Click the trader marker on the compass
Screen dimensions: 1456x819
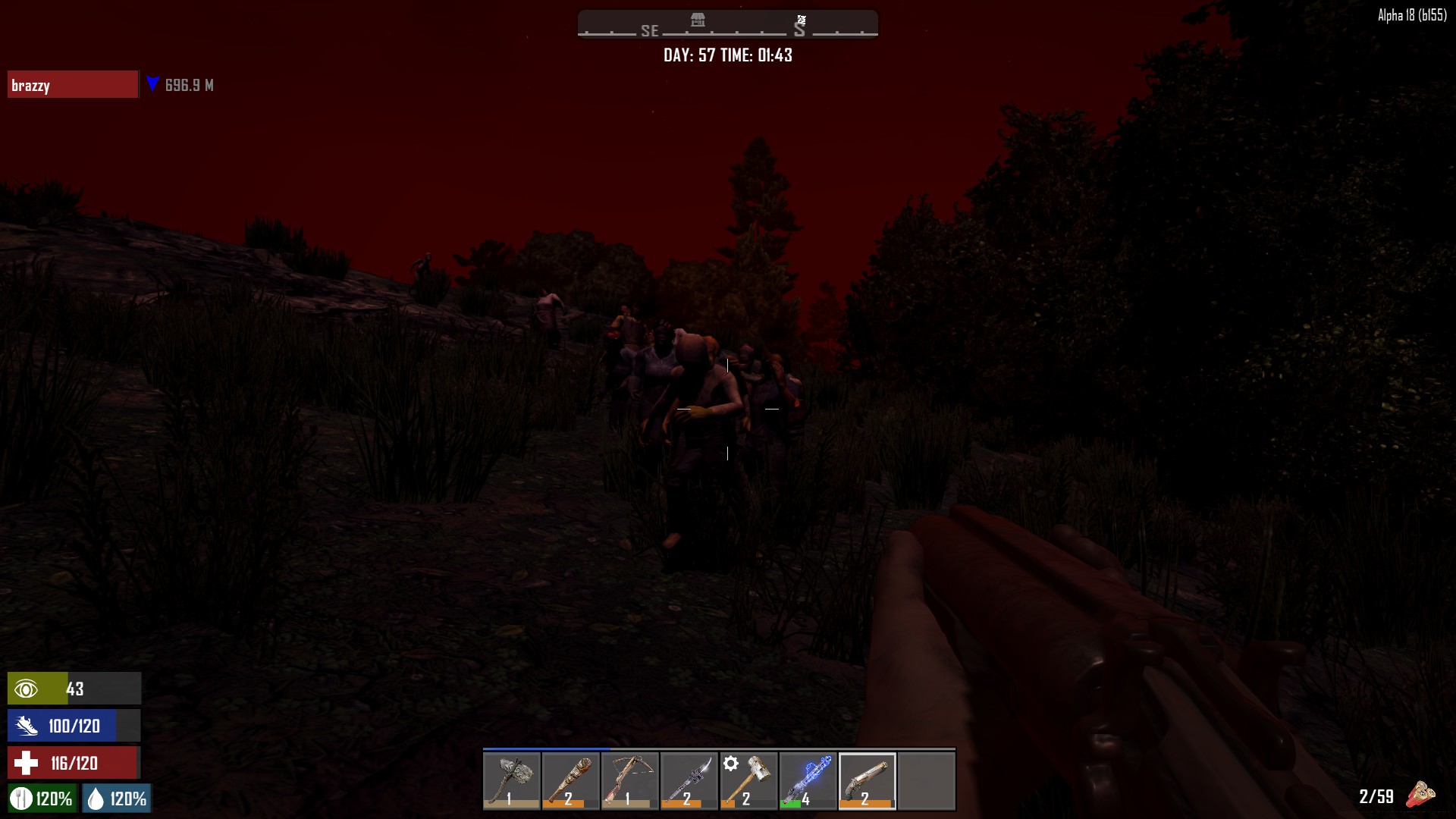tap(698, 20)
